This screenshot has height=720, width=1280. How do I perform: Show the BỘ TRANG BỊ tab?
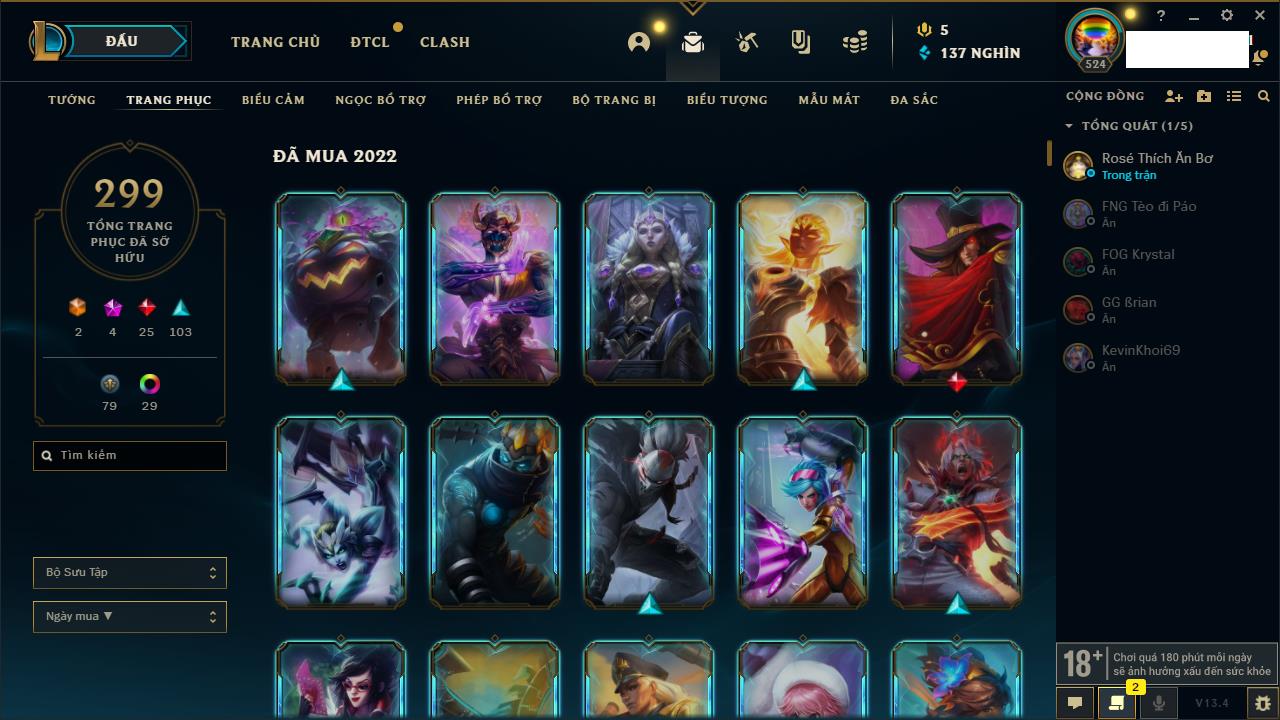point(614,100)
